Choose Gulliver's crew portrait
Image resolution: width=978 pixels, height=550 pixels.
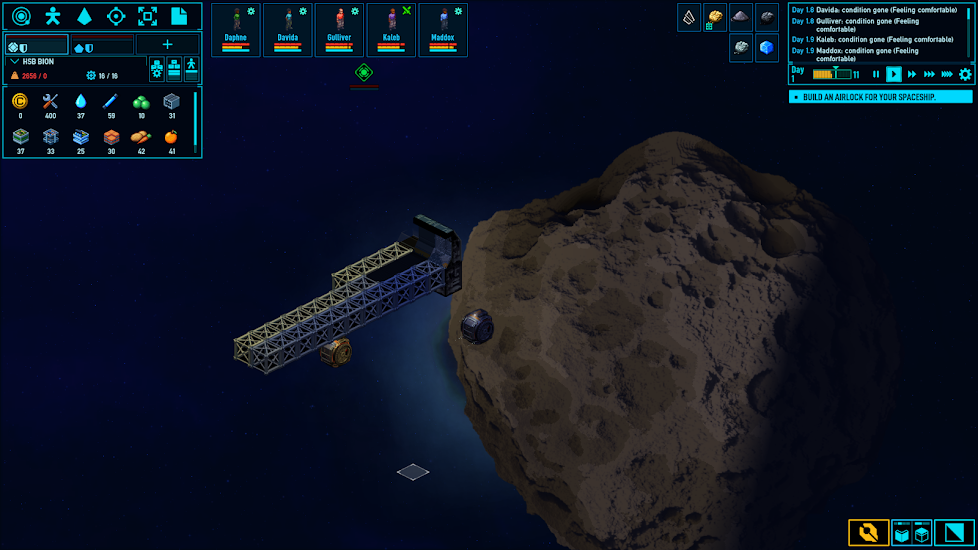[340, 29]
